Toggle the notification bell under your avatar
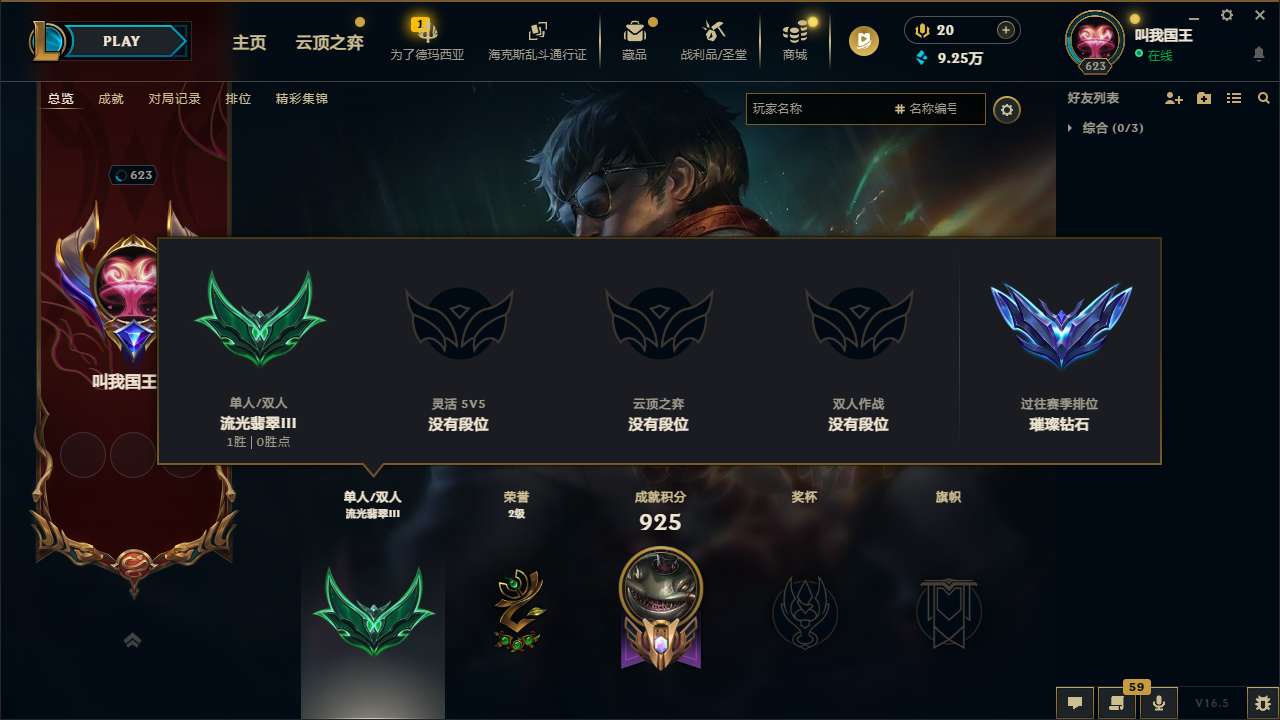This screenshot has height=720, width=1280. click(1258, 55)
